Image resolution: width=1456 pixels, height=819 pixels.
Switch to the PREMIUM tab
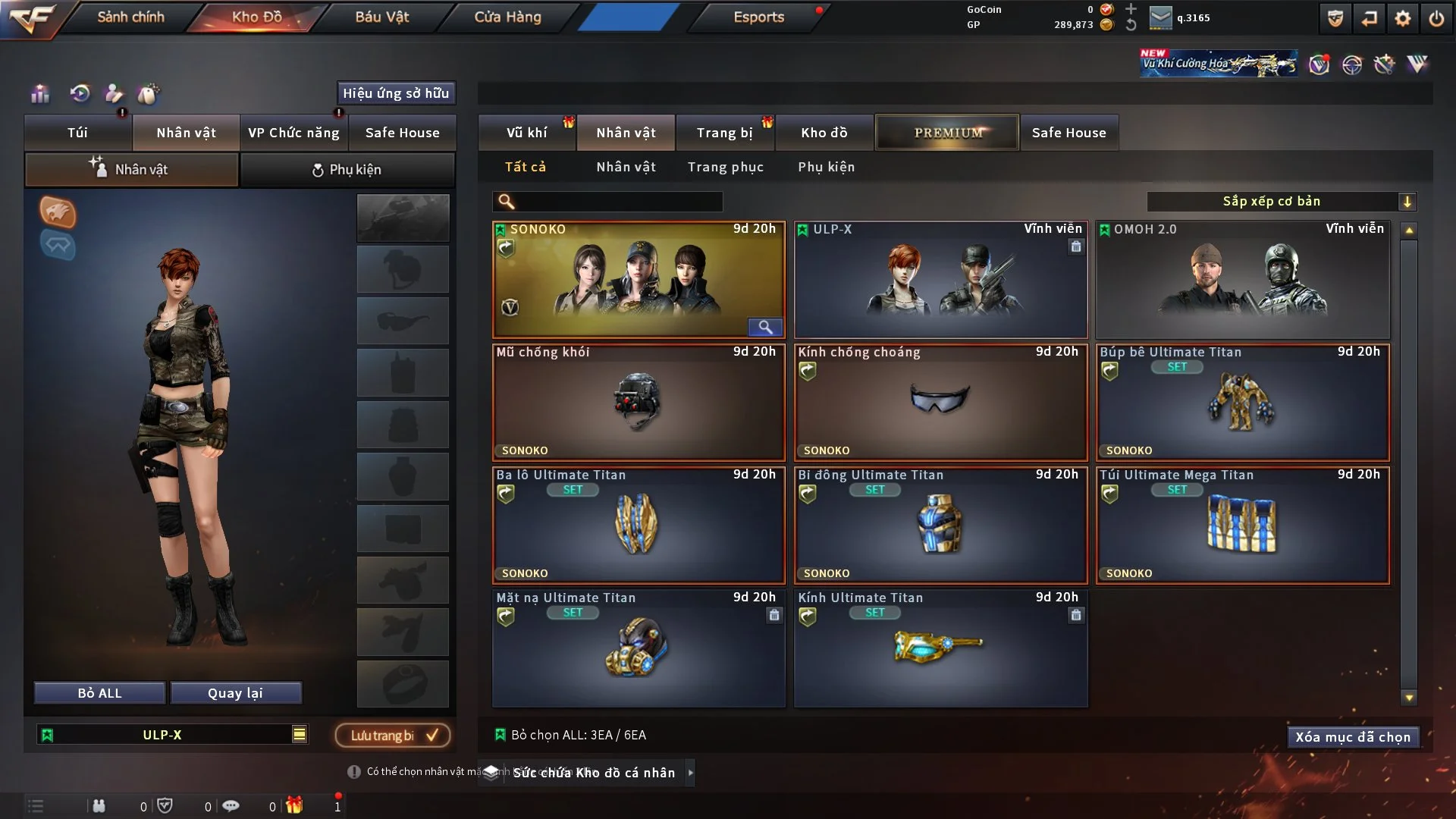[x=947, y=132]
